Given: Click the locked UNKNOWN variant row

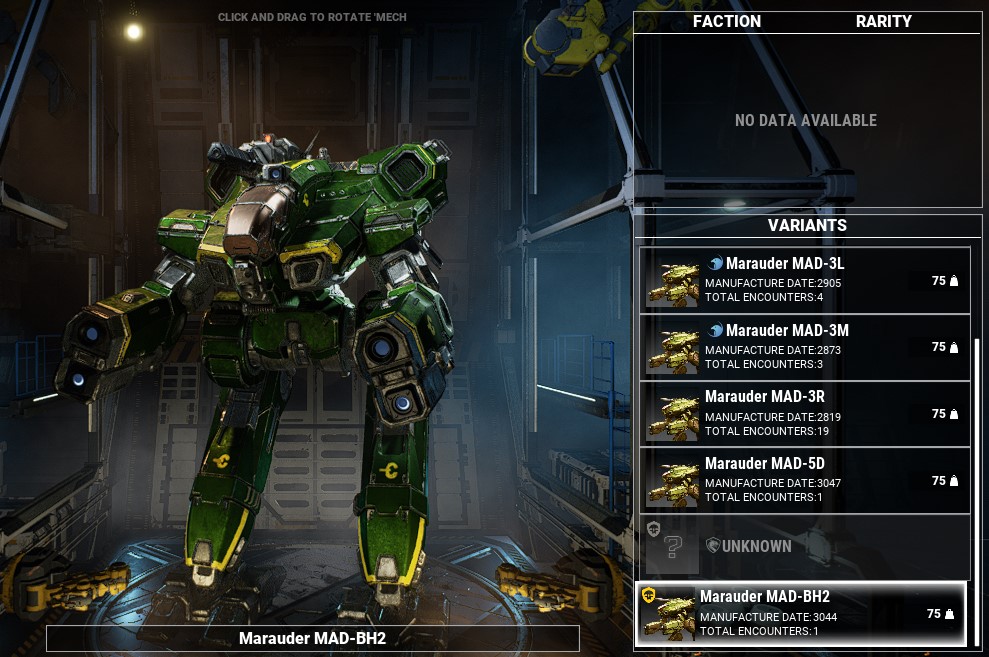Looking at the screenshot, I should tap(805, 546).
